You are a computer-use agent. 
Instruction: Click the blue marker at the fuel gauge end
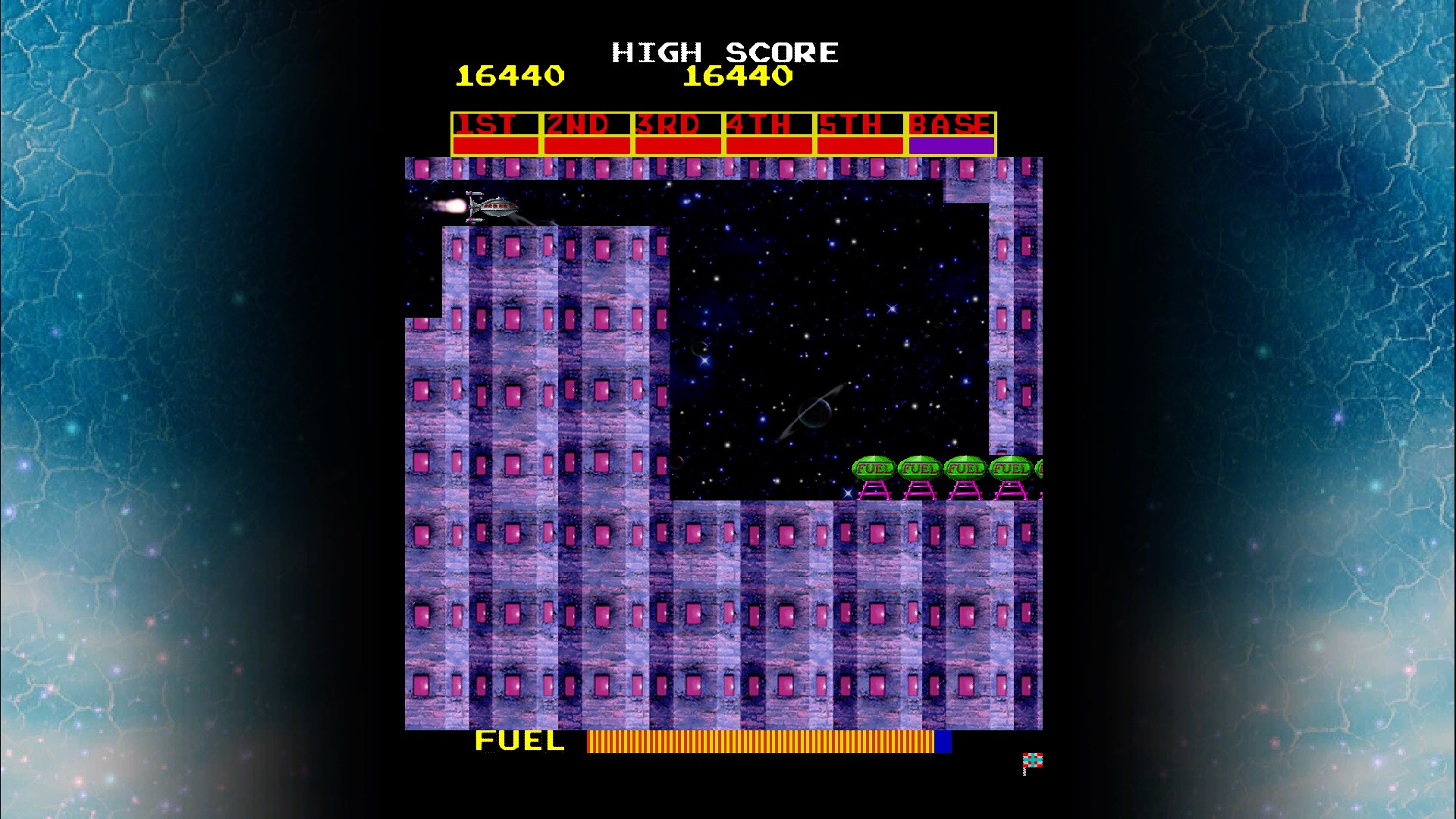(943, 741)
